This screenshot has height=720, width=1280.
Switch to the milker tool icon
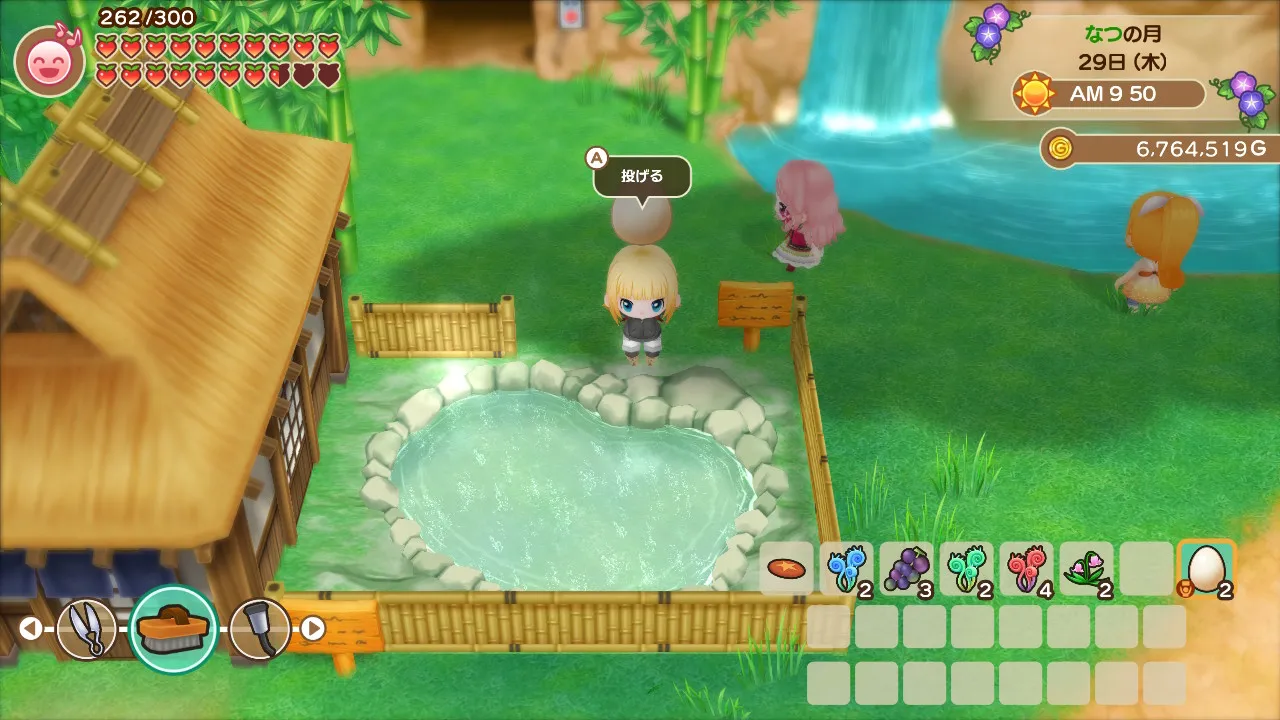(x=260, y=628)
